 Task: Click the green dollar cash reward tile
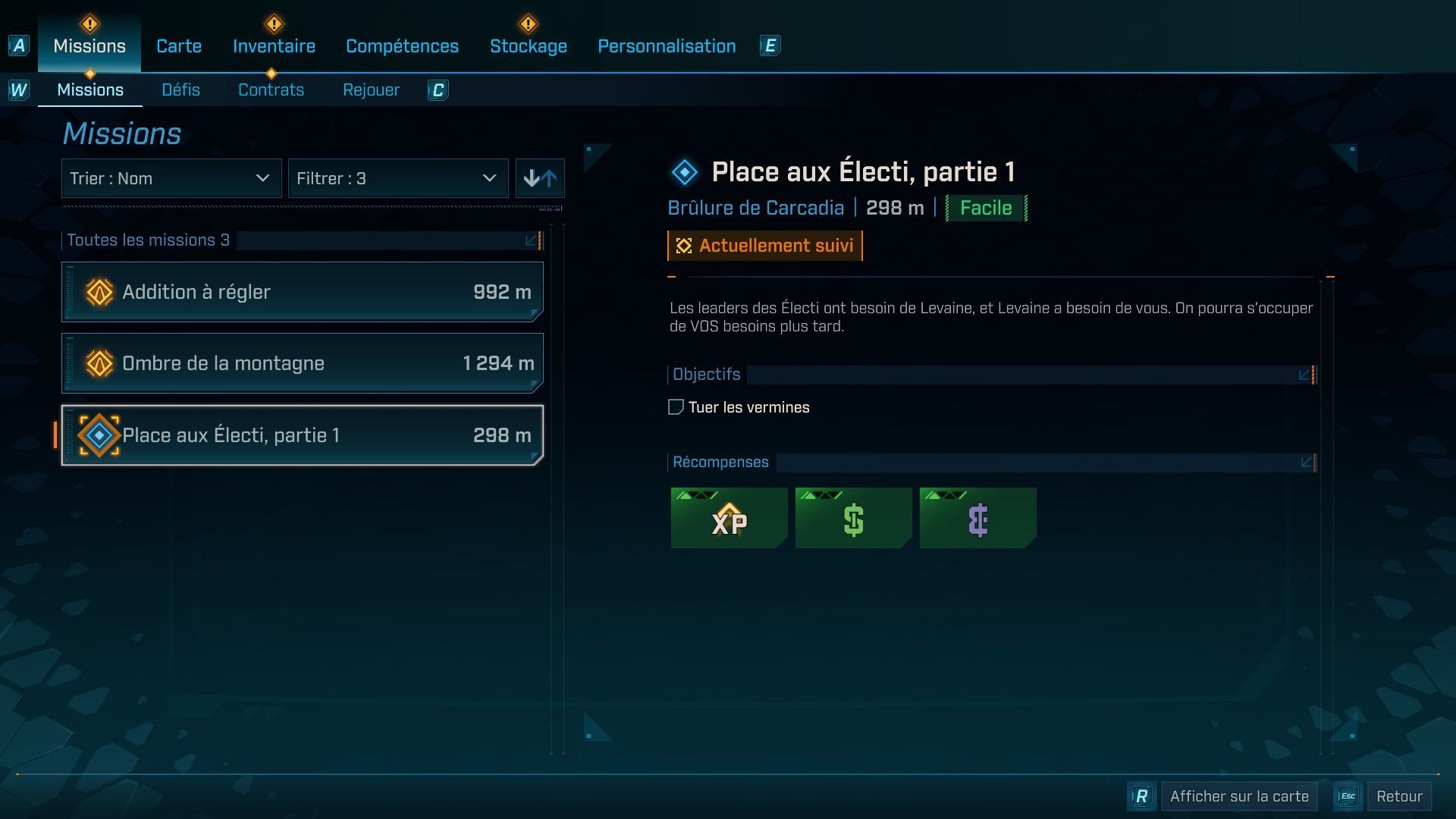click(x=853, y=518)
